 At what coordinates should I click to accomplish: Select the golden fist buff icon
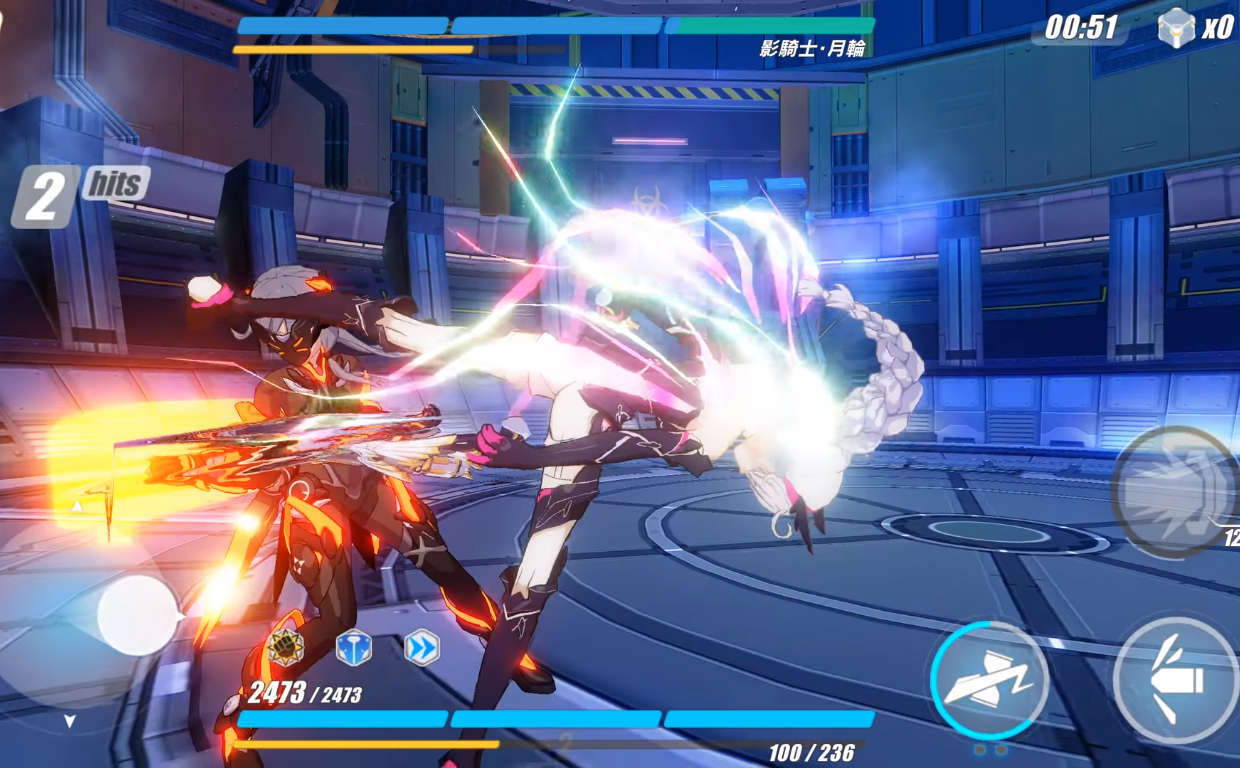pos(286,648)
